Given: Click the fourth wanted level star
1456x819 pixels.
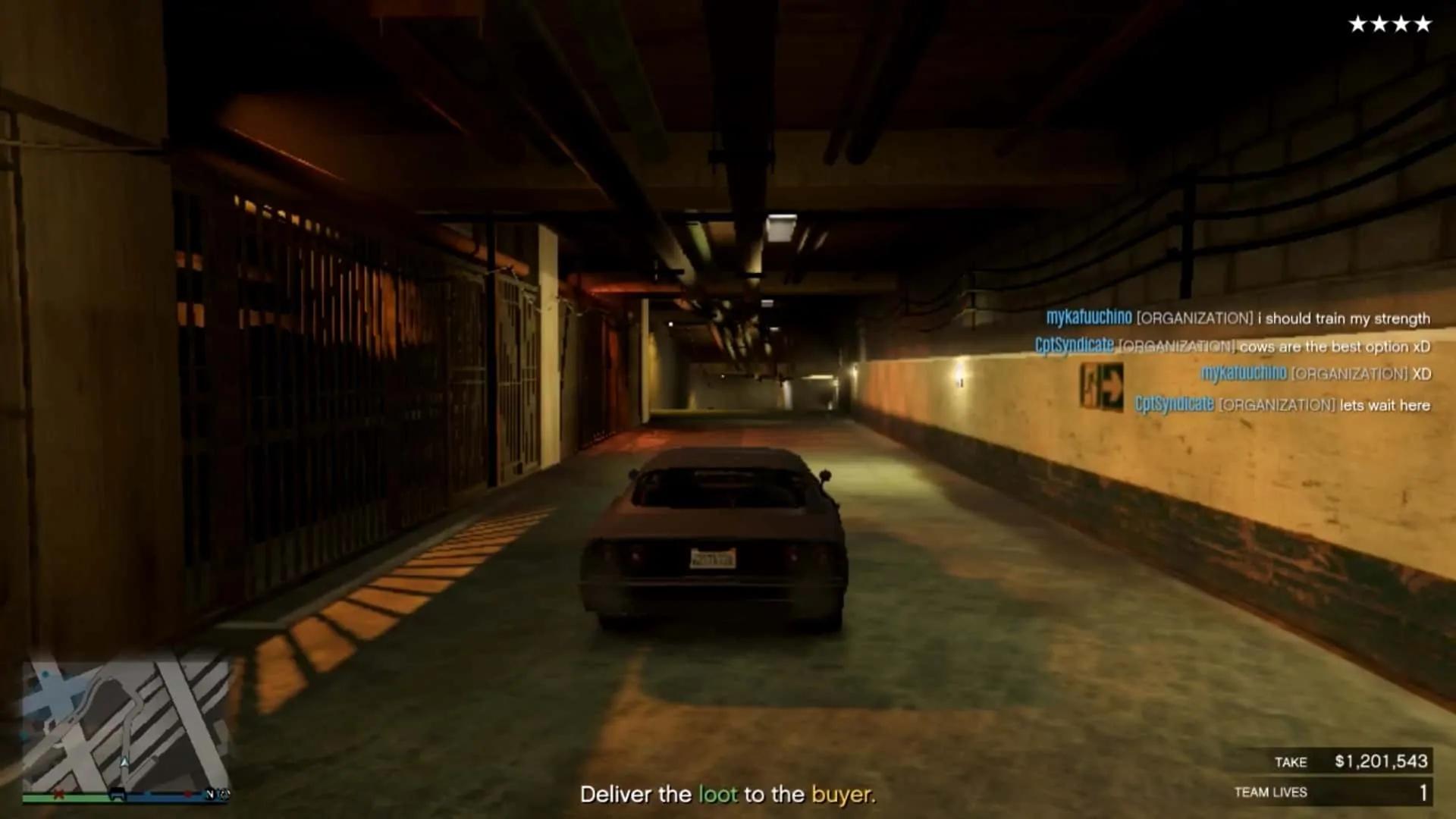Looking at the screenshot, I should [x=1423, y=23].
